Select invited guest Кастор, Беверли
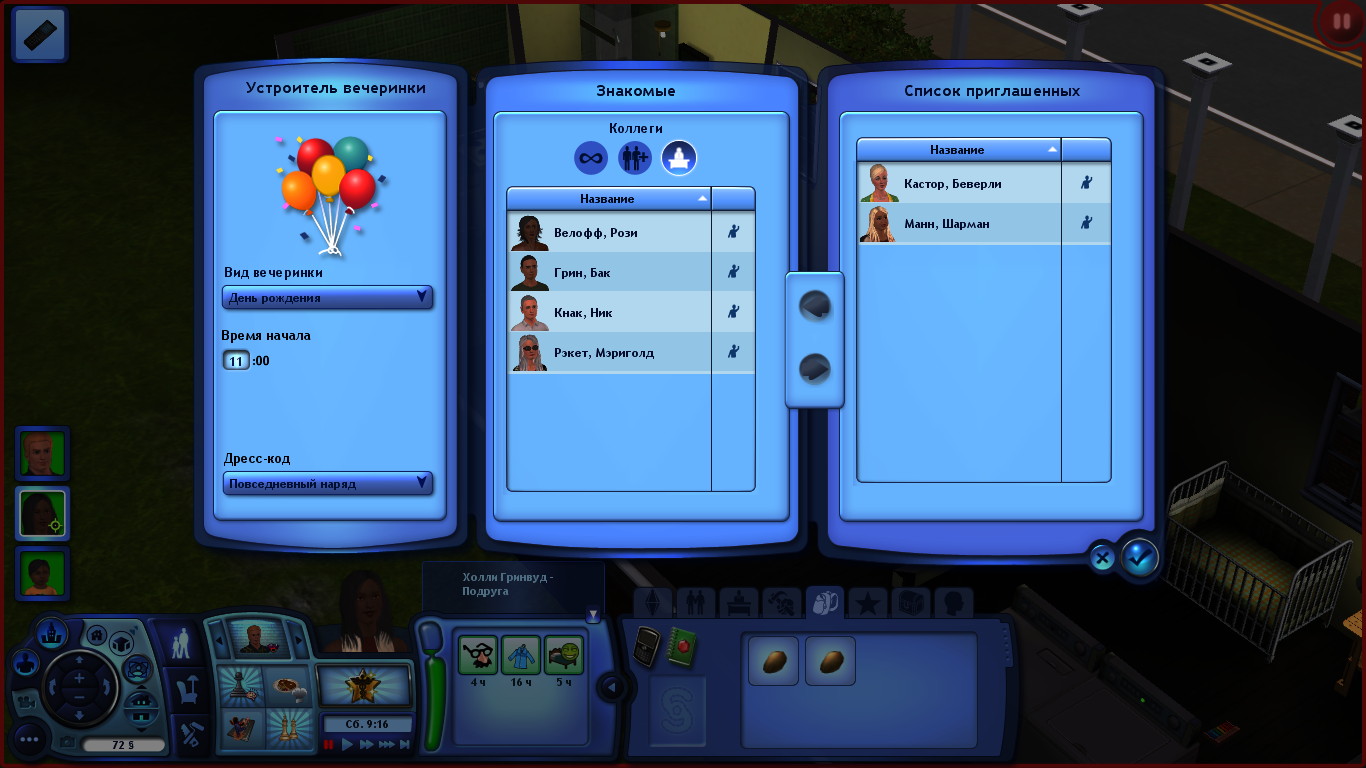The image size is (1366, 768). point(958,184)
